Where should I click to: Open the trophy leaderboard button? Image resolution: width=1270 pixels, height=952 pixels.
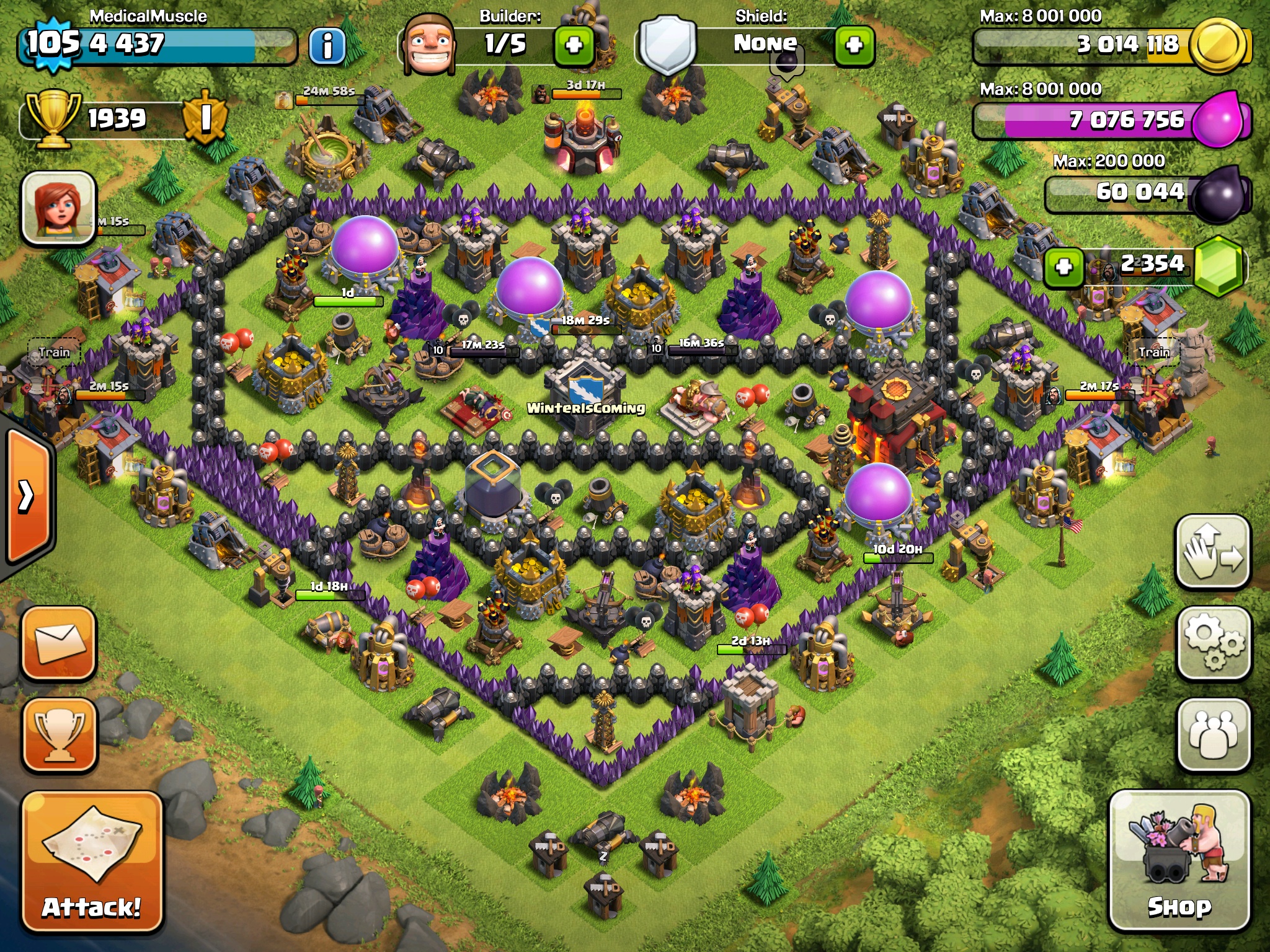[60, 735]
